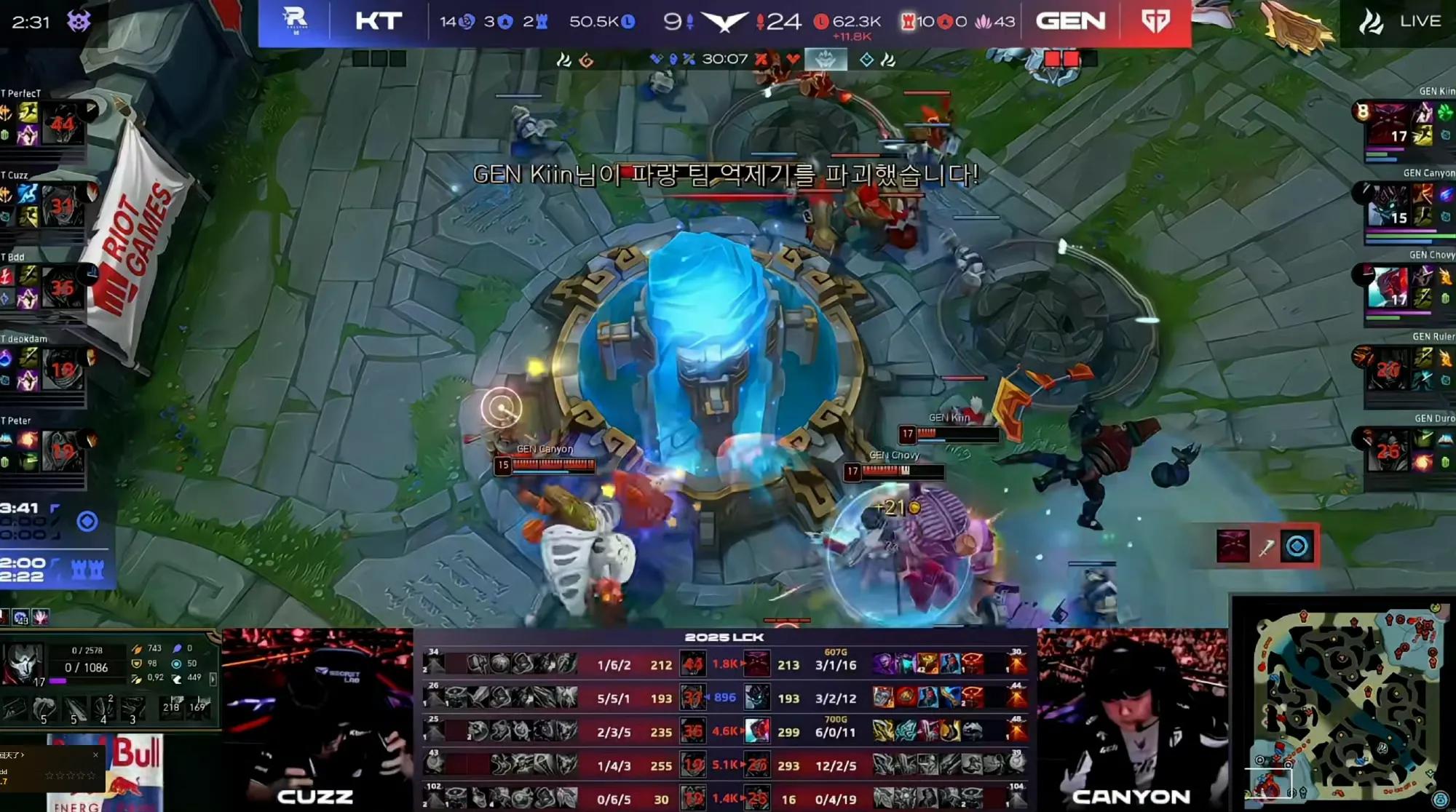This screenshot has height=812, width=1456.
Task: Select GEN Chovy's champion portrait
Action: pos(1388,287)
